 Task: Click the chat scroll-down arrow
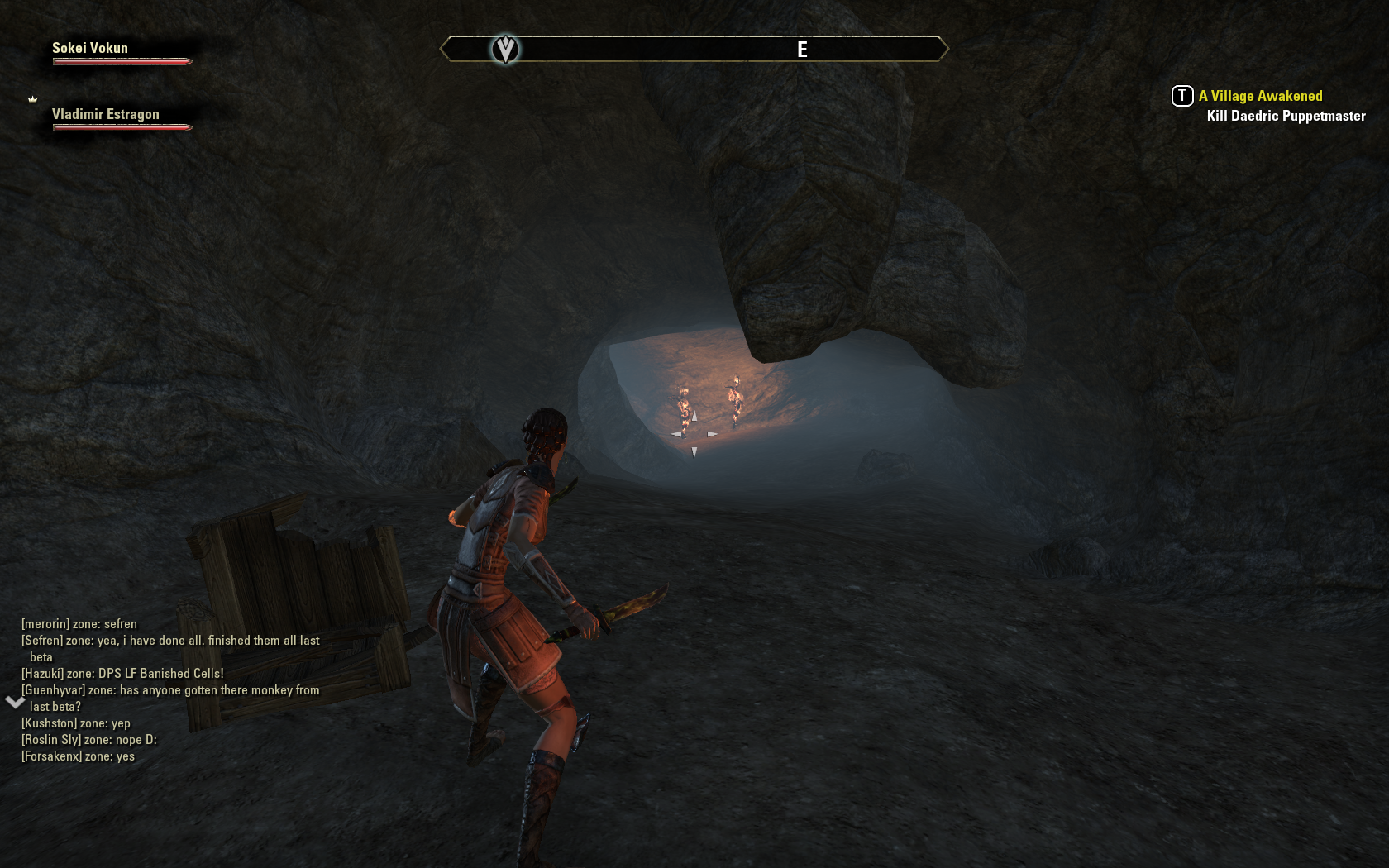[15, 703]
